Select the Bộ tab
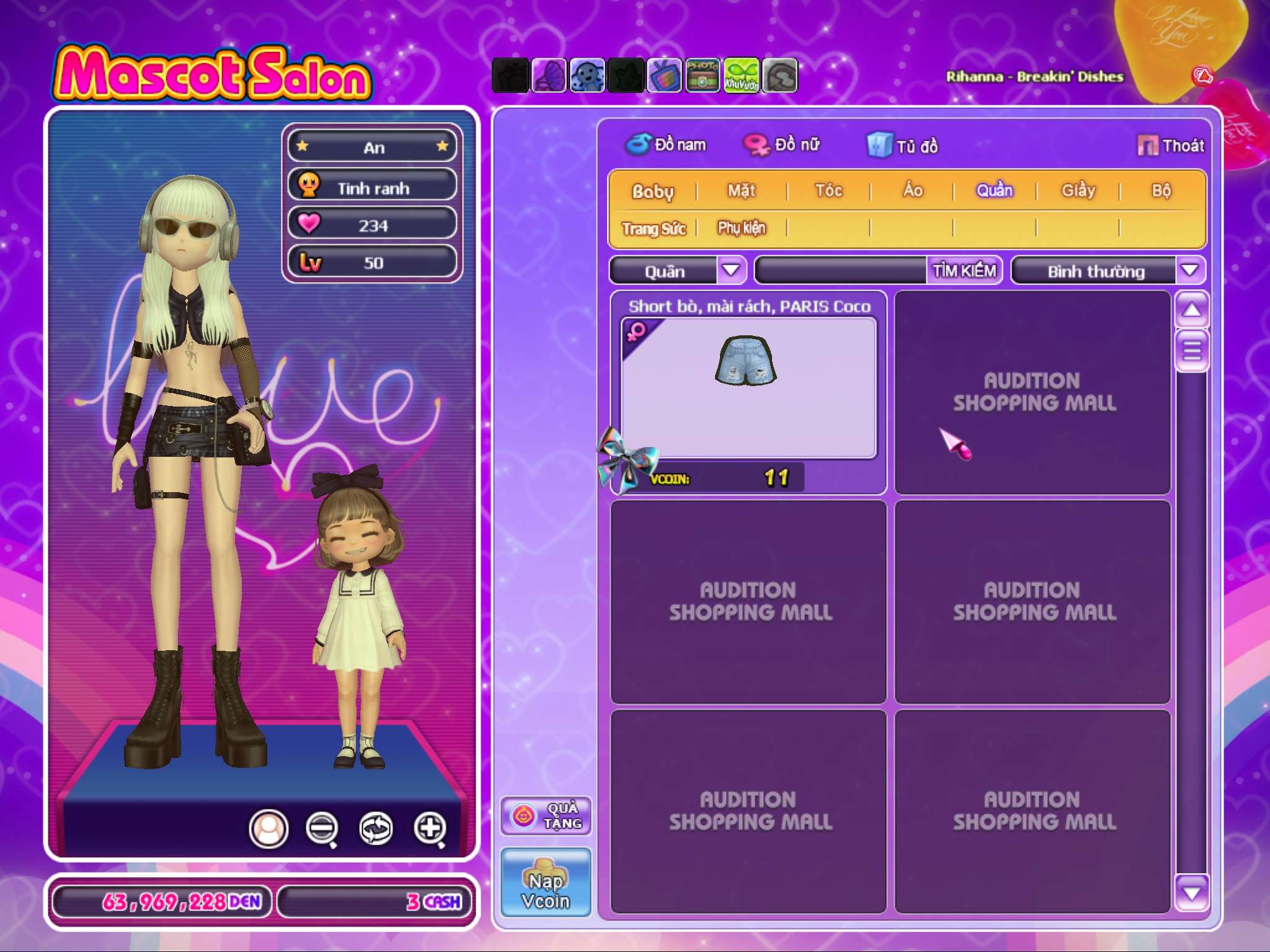The image size is (1270, 952). click(1161, 191)
